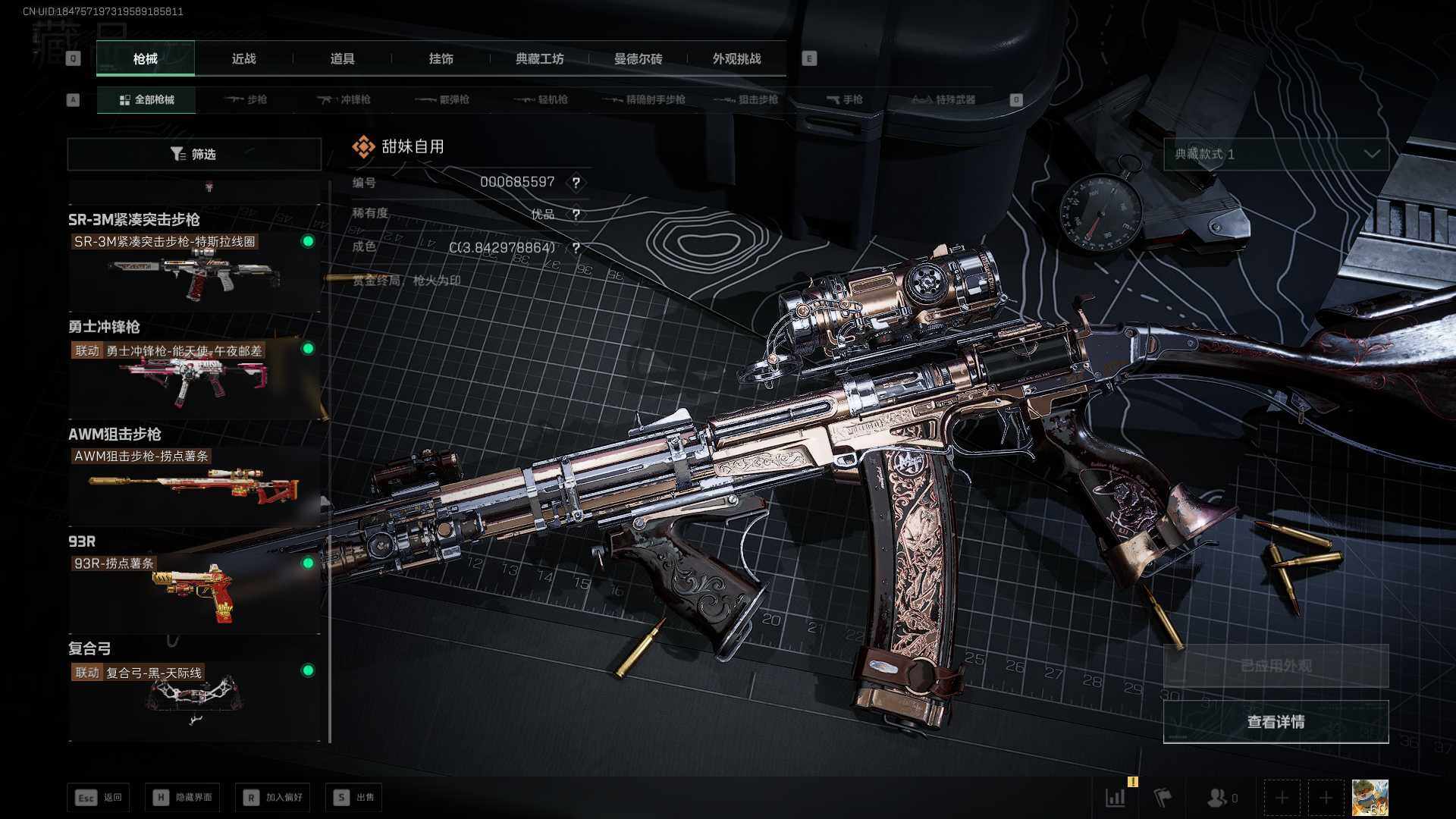This screenshot has height=819, width=1456.
Task: Select the 挂饰 charms tab
Action: (x=441, y=58)
